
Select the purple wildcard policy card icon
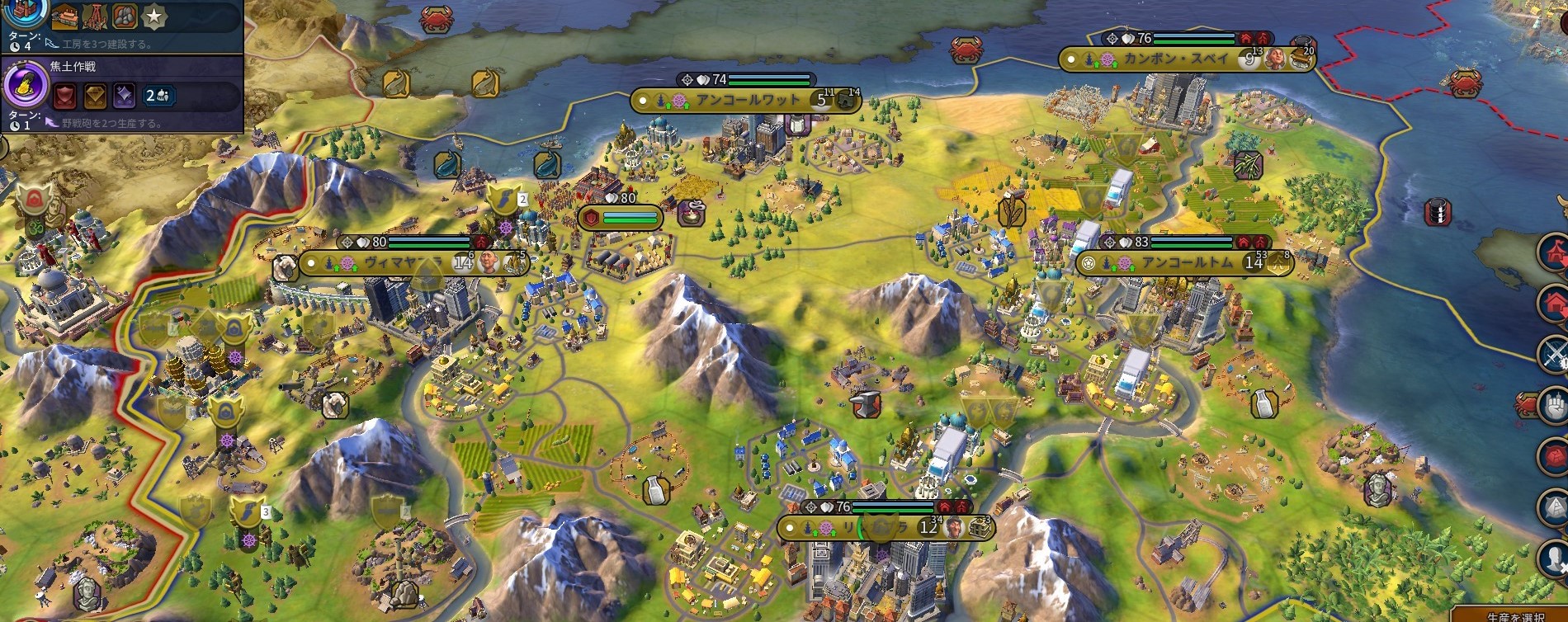(124, 97)
